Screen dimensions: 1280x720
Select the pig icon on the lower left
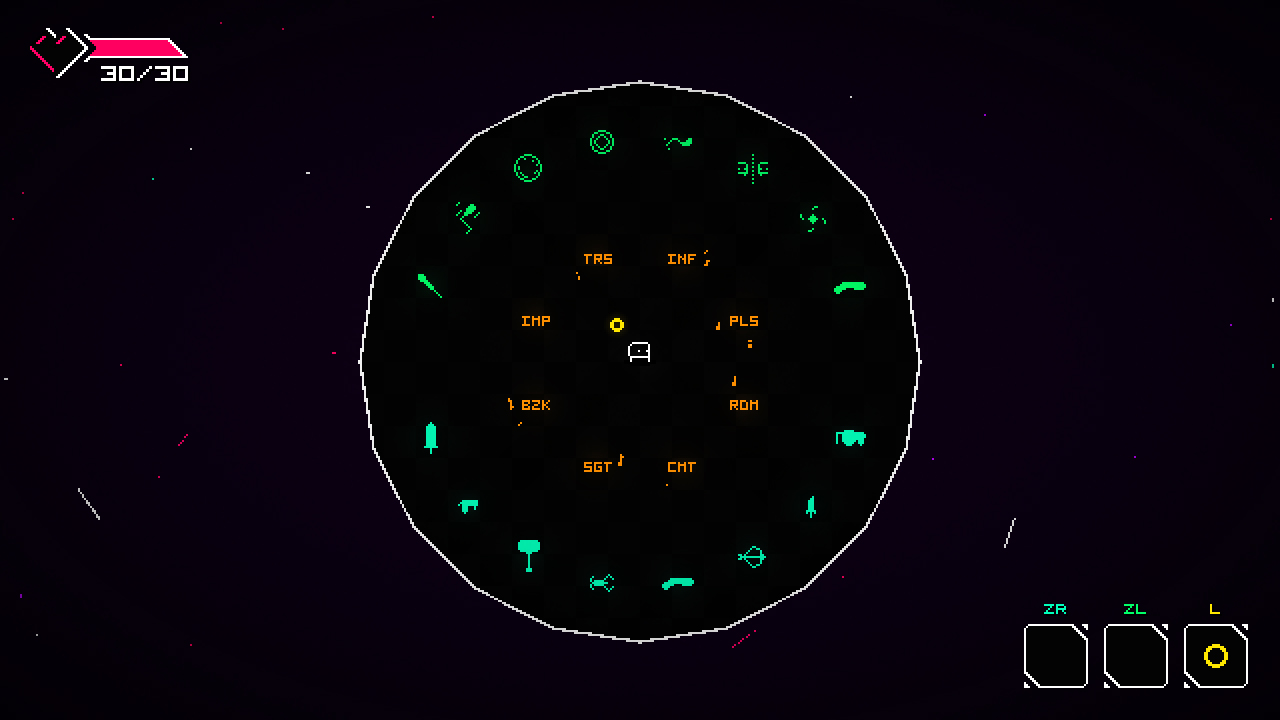click(467, 506)
